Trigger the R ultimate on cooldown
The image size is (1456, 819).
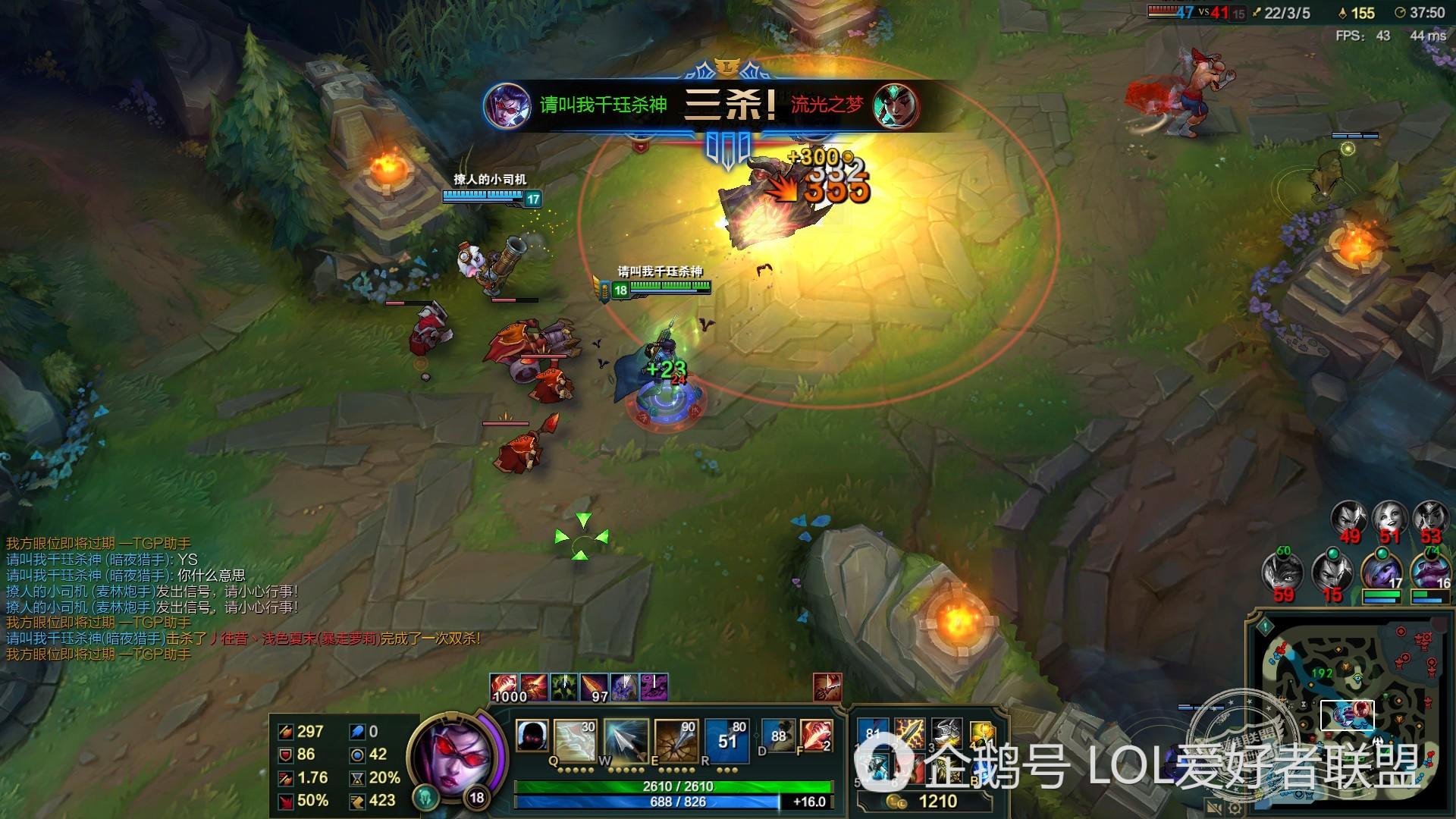pyautogui.click(x=726, y=737)
